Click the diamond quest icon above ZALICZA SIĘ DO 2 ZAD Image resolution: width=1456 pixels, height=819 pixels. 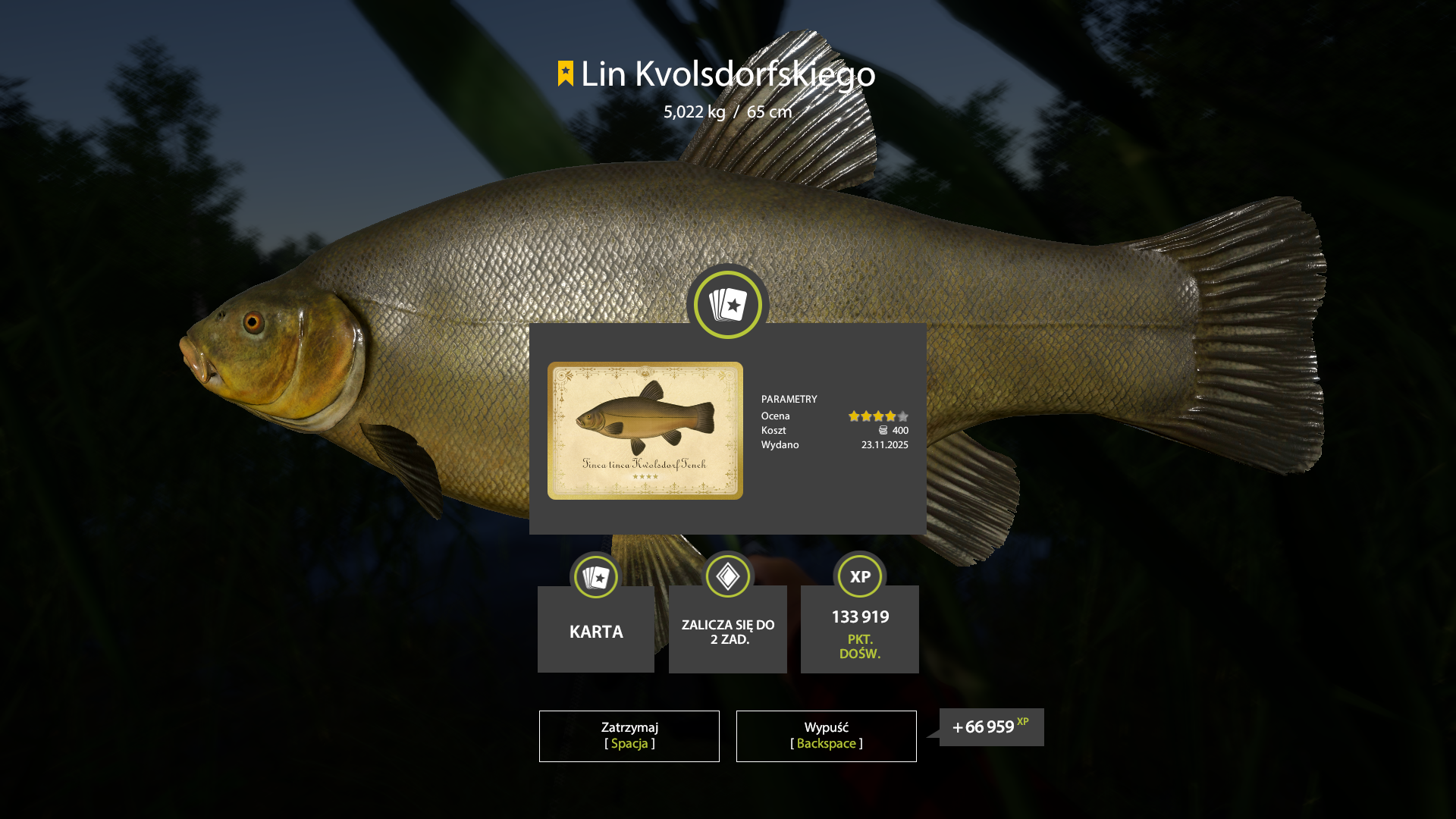(x=727, y=576)
